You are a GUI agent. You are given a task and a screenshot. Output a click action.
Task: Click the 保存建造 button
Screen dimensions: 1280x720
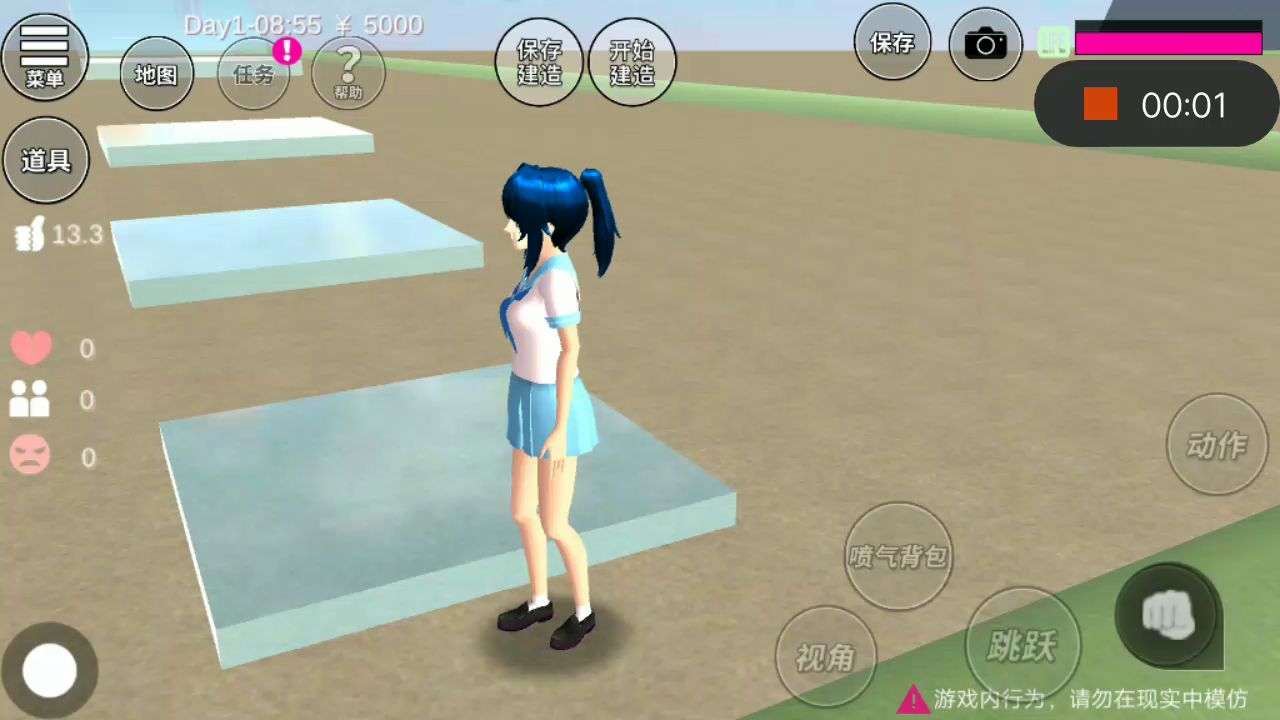point(539,62)
